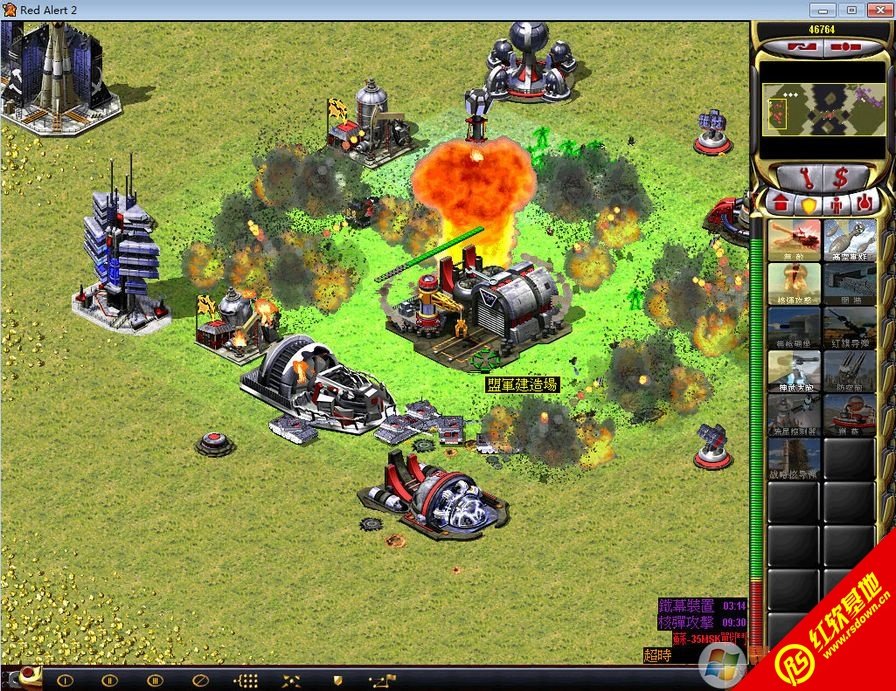Open the yellow shield defenses tab
This screenshot has height=691, width=896.
click(x=808, y=203)
